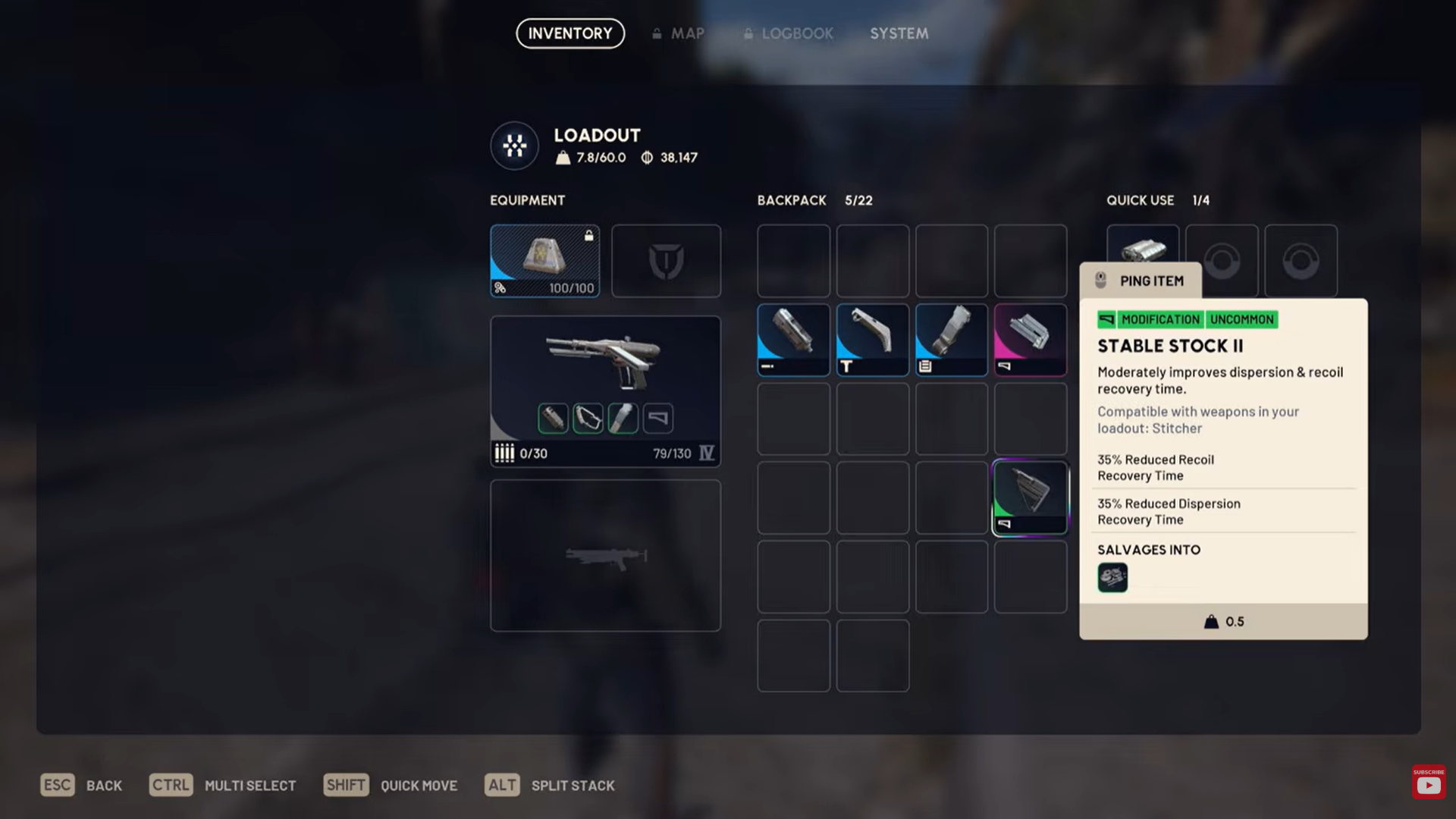Click the empty secondary weapon slot
Screen dimensions: 1456x819
click(604, 555)
